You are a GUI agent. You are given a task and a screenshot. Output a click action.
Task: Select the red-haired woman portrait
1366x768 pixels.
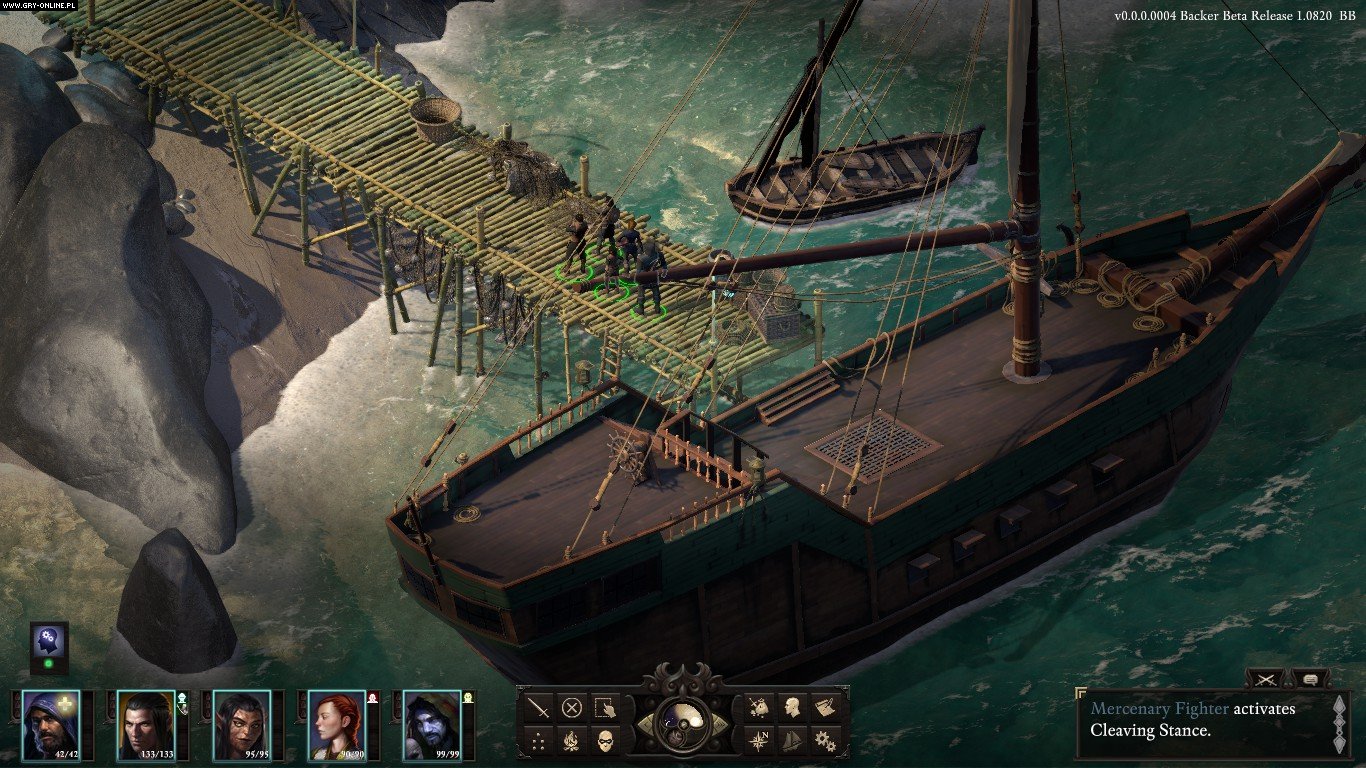point(336,724)
